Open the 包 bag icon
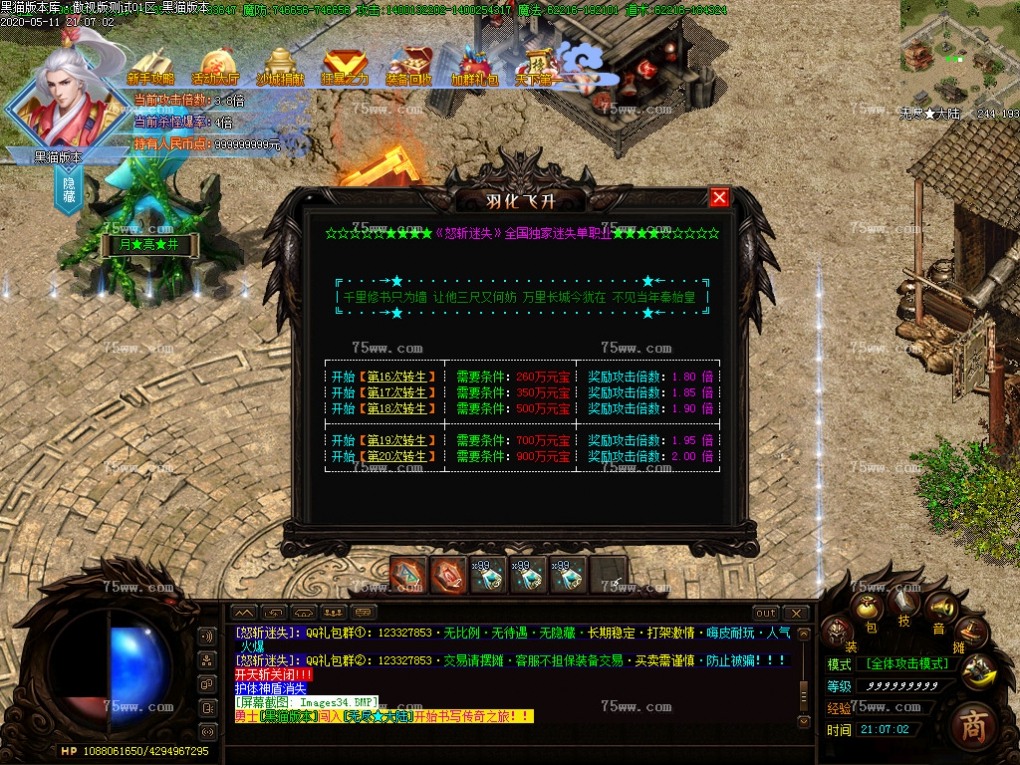 coord(867,610)
